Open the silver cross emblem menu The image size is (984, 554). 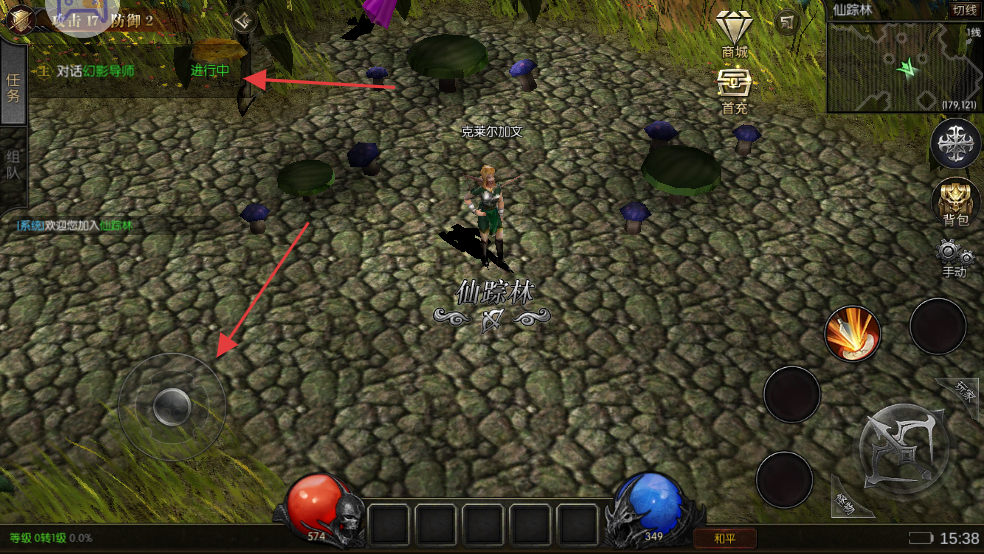tap(955, 143)
